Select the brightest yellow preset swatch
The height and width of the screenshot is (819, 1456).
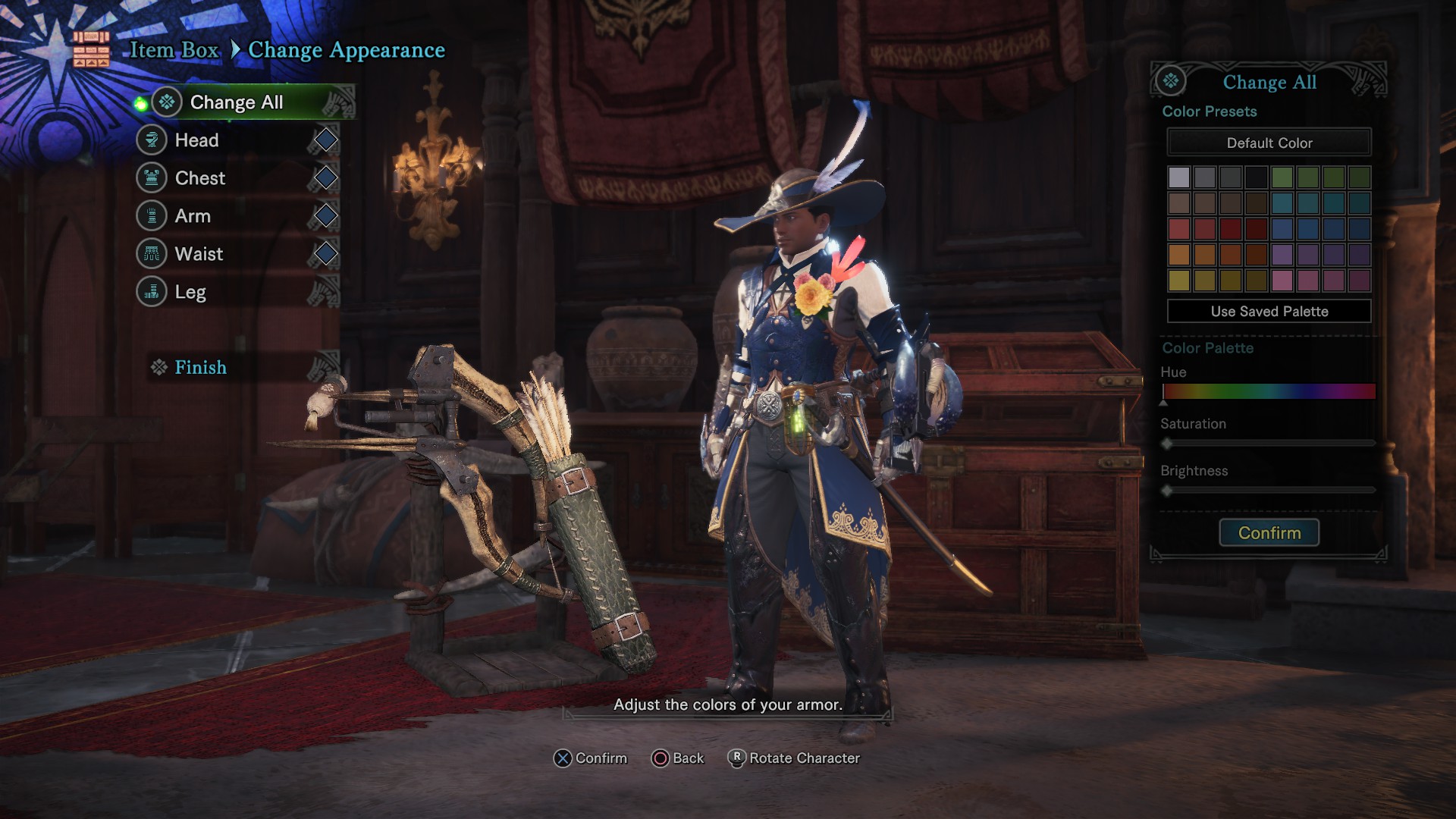coord(1179,281)
